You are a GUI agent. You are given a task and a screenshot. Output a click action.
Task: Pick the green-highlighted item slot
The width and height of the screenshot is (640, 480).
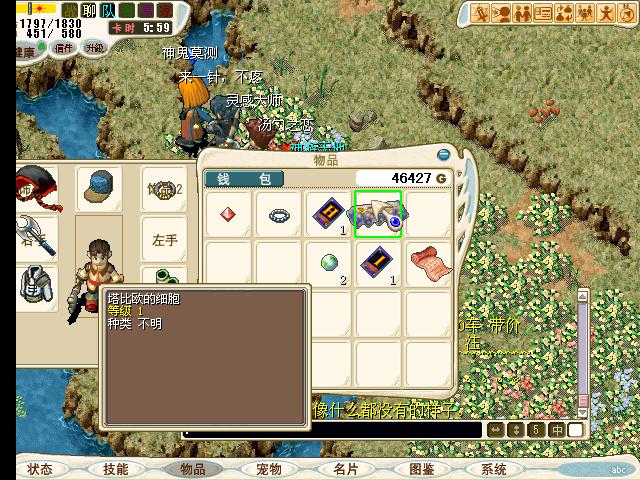pyautogui.click(x=378, y=215)
